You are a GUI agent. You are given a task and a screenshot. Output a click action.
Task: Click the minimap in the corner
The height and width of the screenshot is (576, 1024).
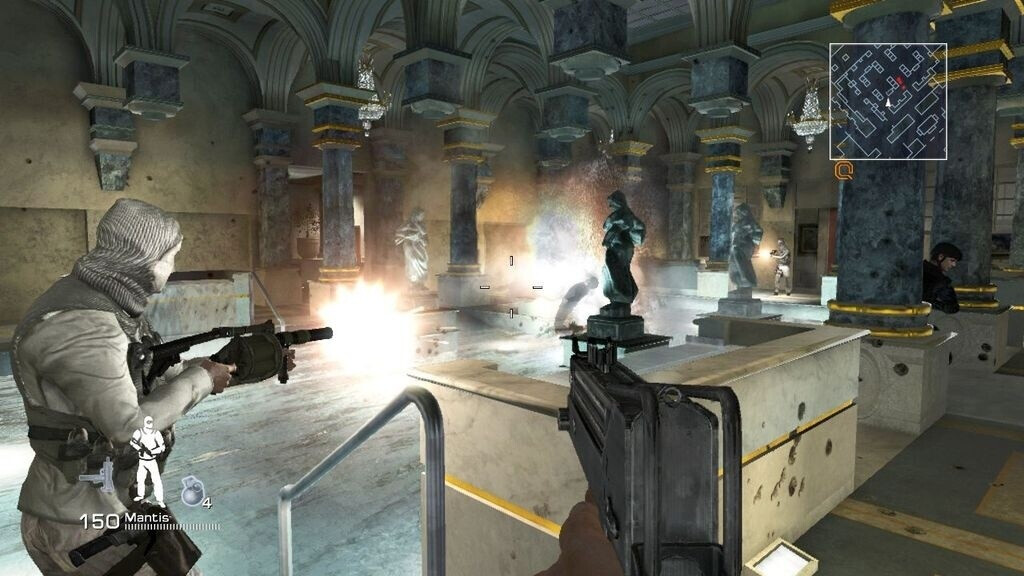(888, 102)
